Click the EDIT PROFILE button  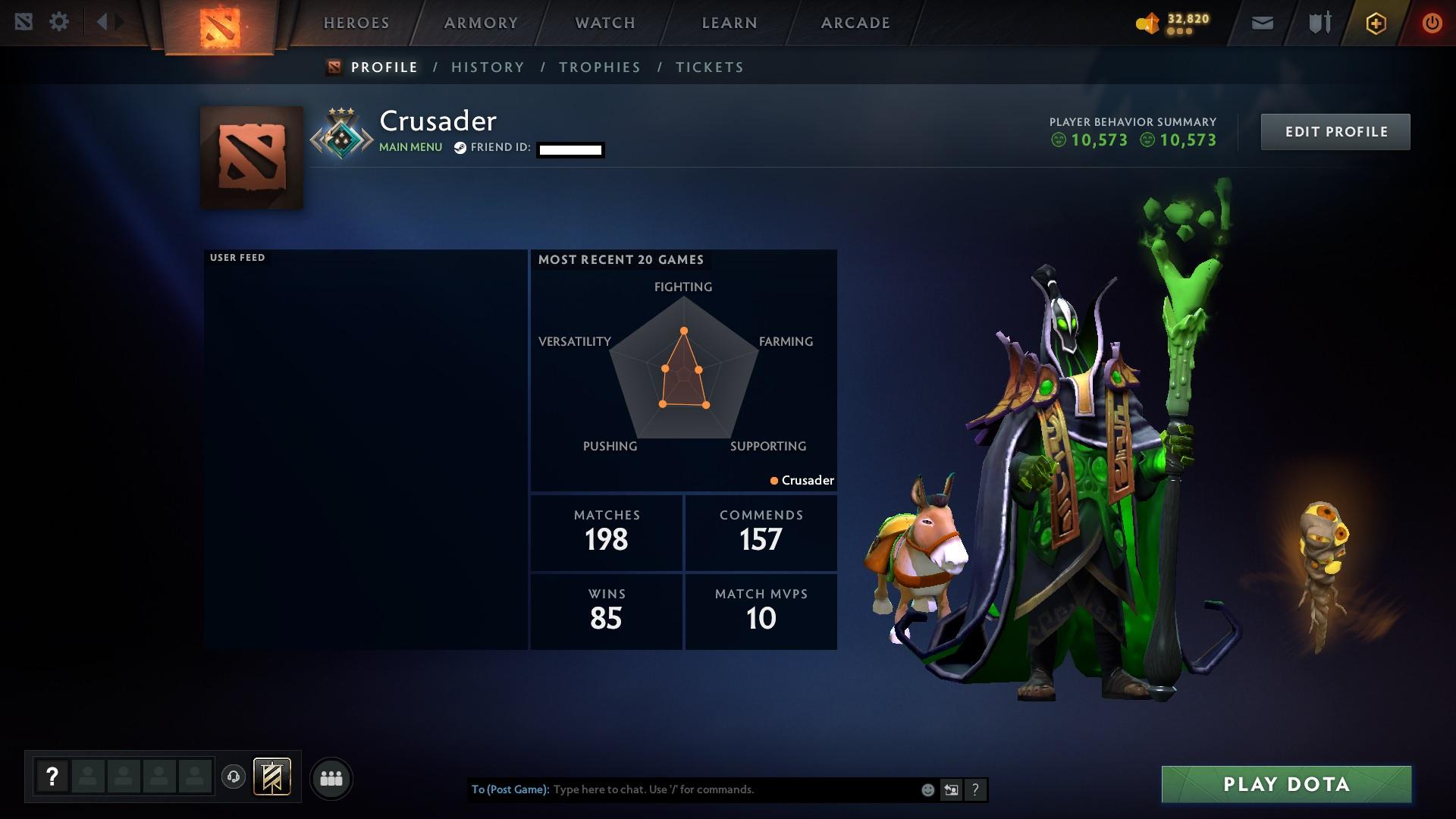[x=1335, y=131]
